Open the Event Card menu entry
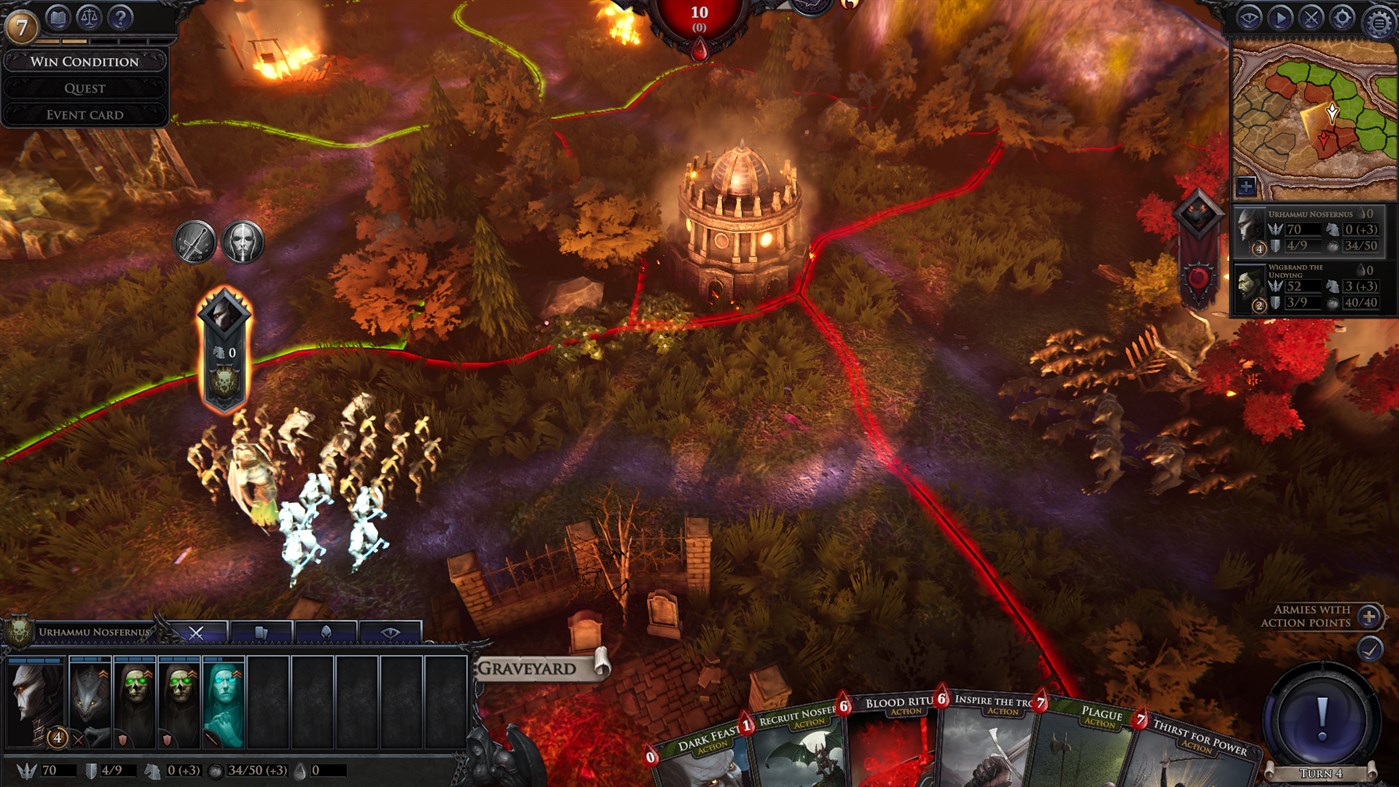 (85, 114)
